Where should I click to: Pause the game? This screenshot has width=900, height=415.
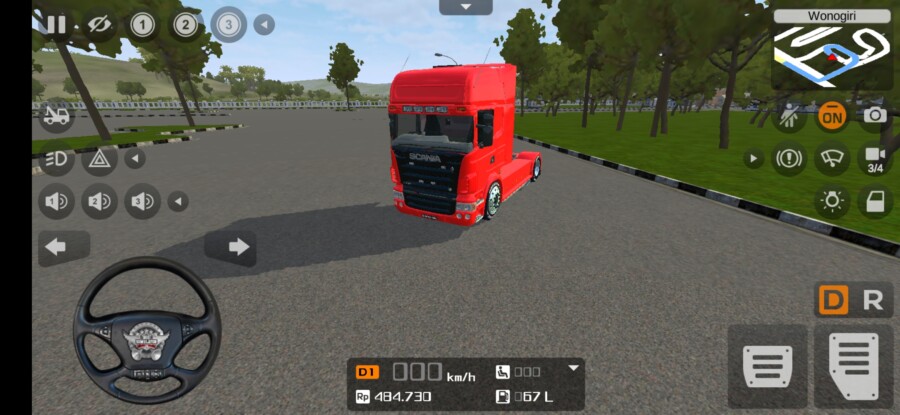click(x=56, y=24)
